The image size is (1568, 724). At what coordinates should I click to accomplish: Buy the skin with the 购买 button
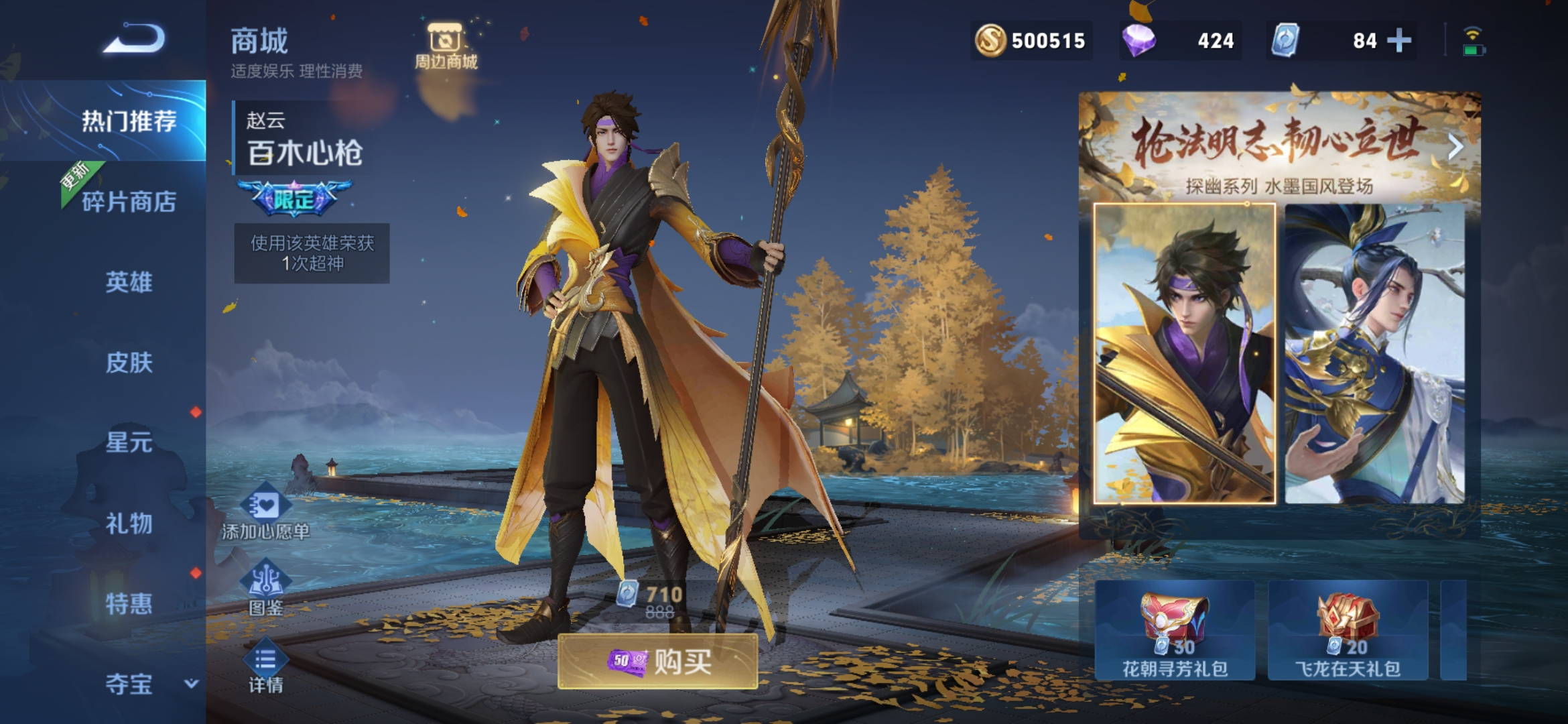[x=658, y=662]
